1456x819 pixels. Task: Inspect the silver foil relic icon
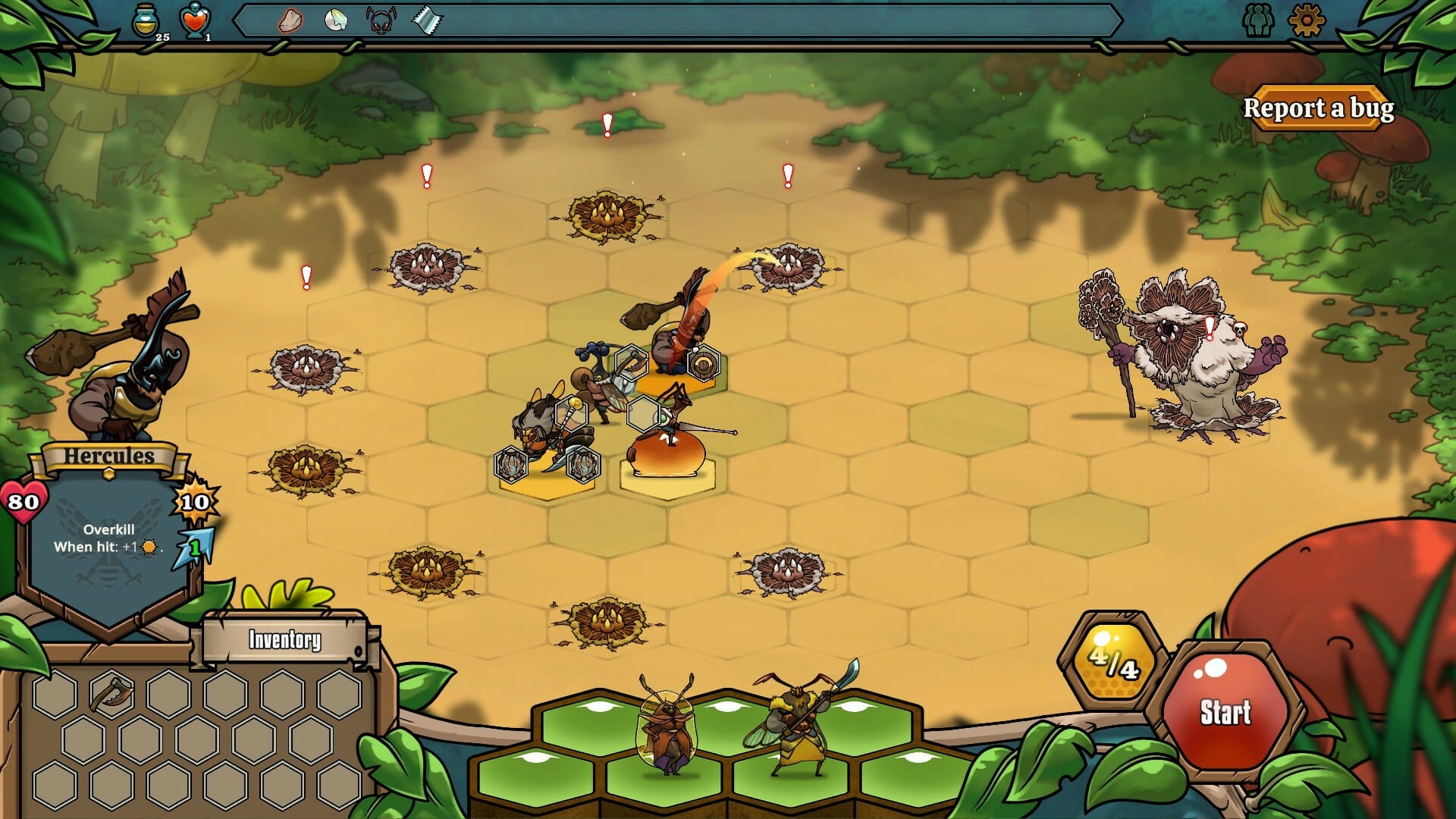pyautogui.click(x=426, y=20)
